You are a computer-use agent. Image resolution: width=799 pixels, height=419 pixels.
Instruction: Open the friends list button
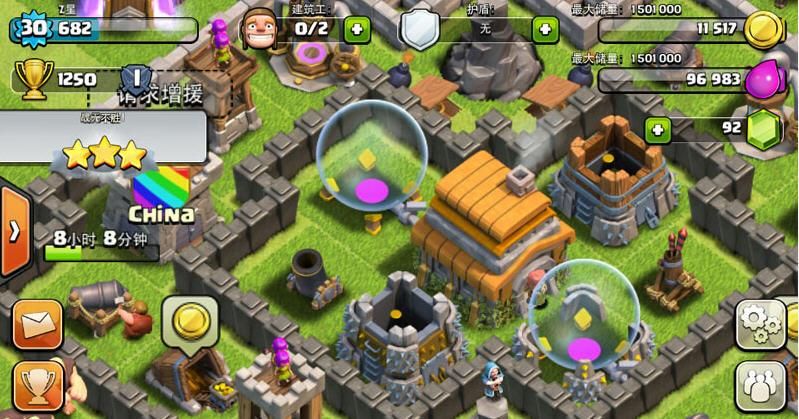761,385
